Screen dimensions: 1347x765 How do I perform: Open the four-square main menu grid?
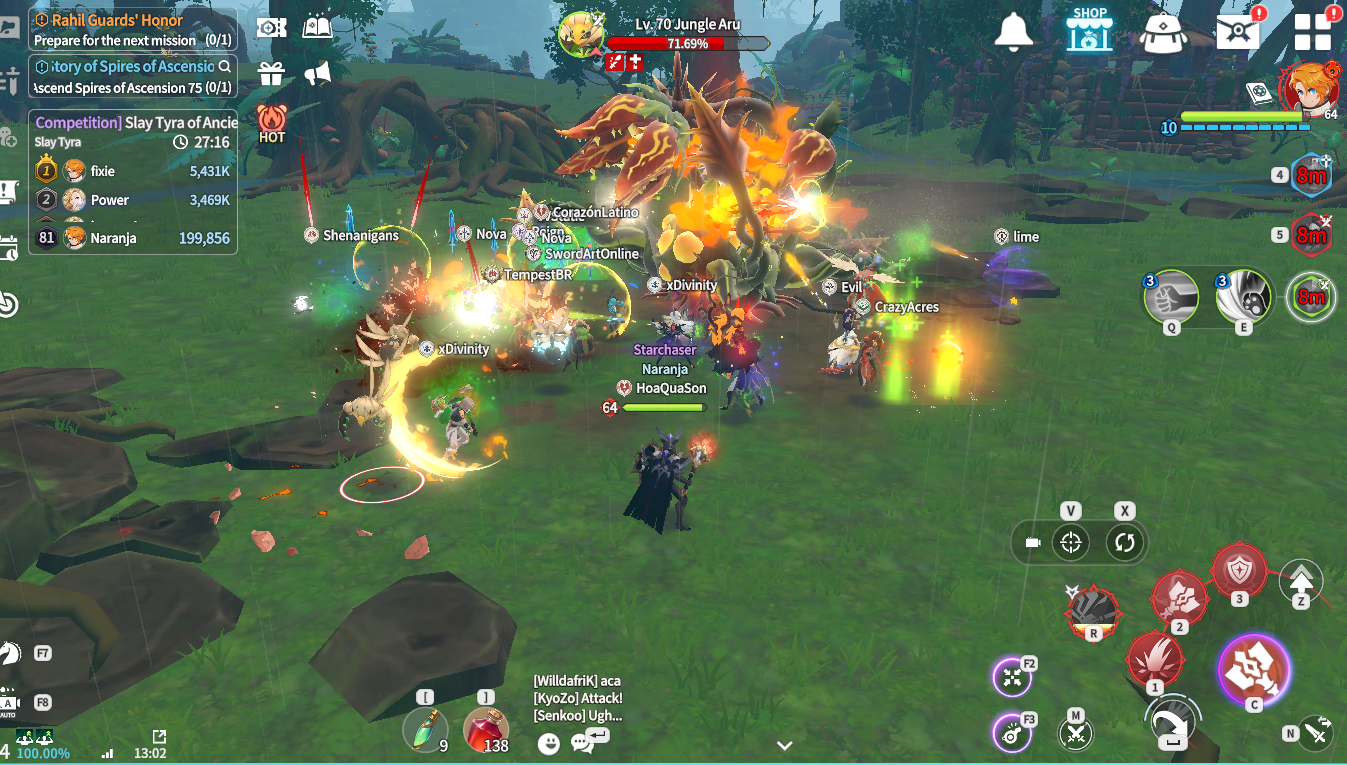coord(1313,31)
